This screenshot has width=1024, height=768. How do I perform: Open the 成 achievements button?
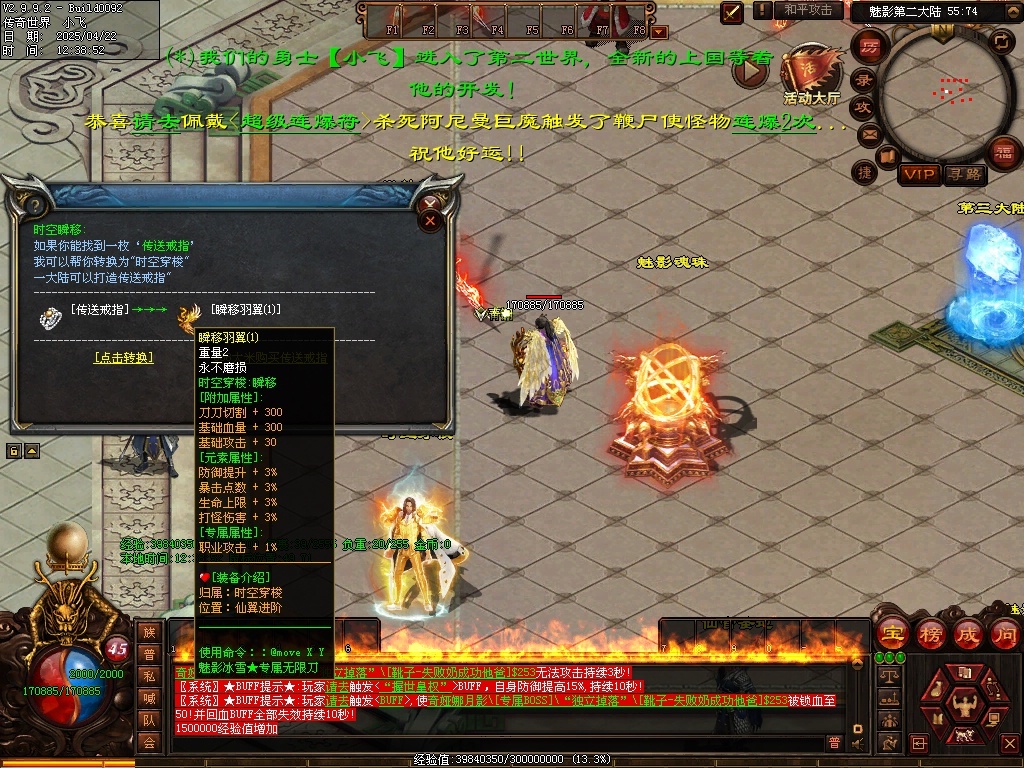(x=967, y=634)
